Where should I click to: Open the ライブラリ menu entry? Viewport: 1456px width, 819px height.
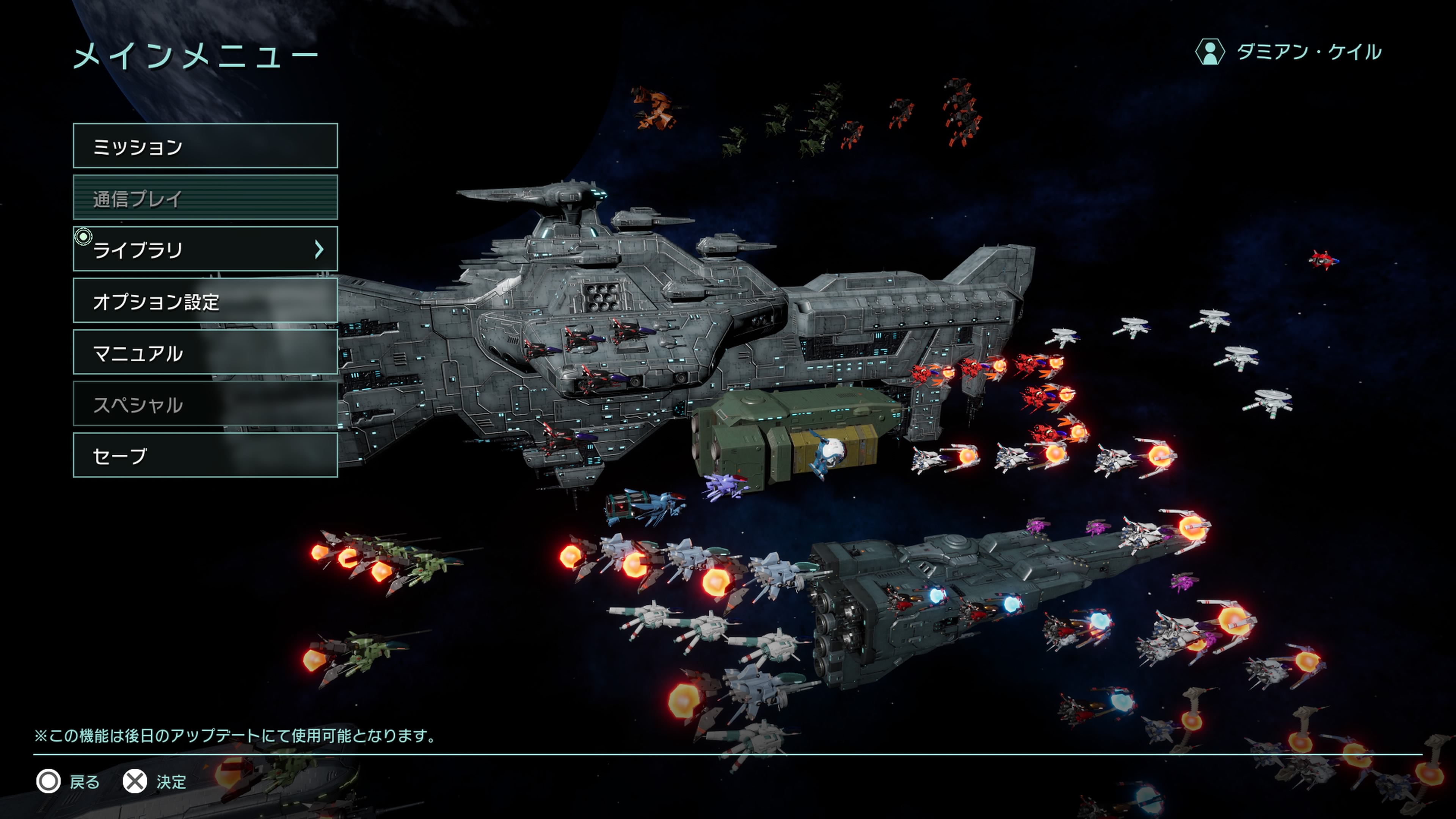[205, 249]
